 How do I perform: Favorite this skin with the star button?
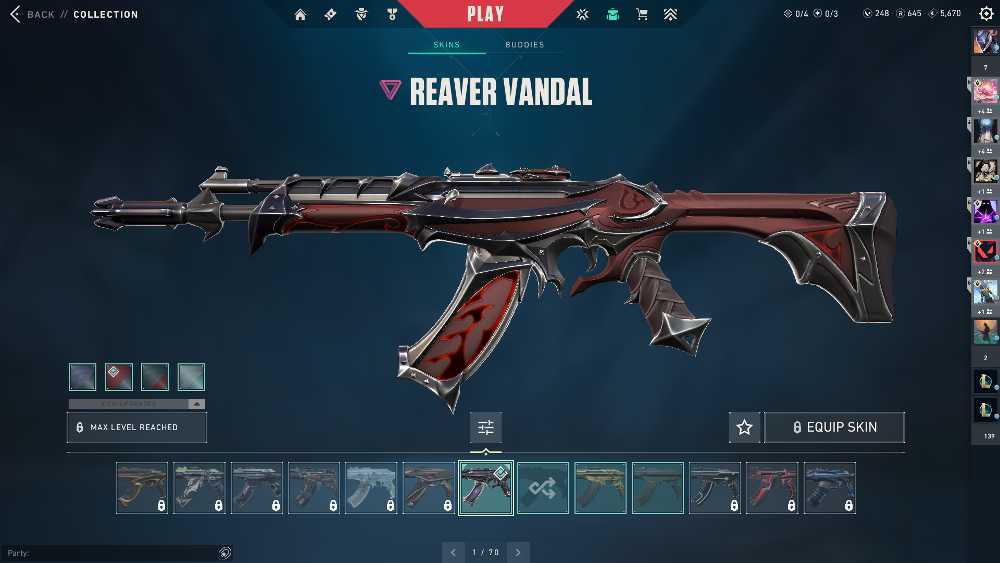tap(744, 427)
